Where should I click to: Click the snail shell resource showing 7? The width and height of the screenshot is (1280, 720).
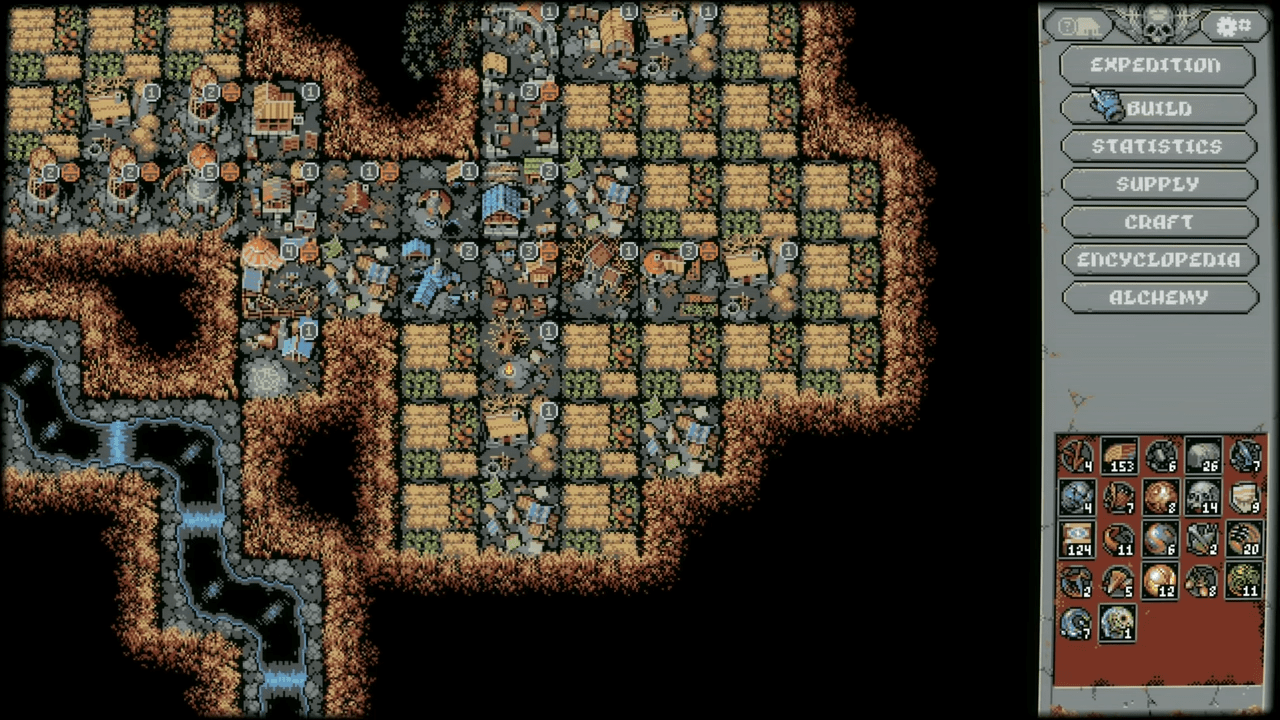tap(1078, 623)
